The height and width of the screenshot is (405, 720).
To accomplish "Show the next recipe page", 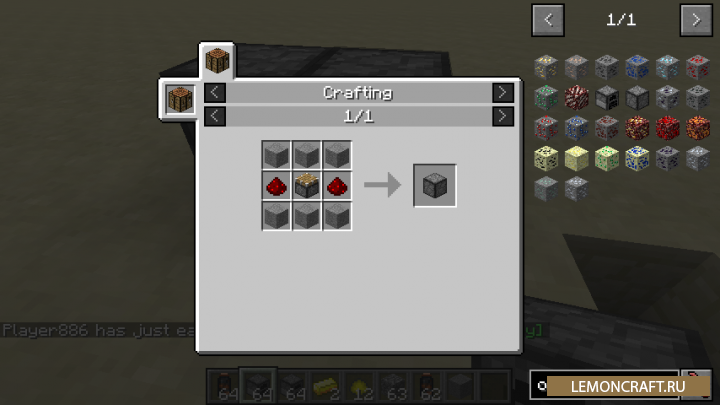I will (x=503, y=116).
